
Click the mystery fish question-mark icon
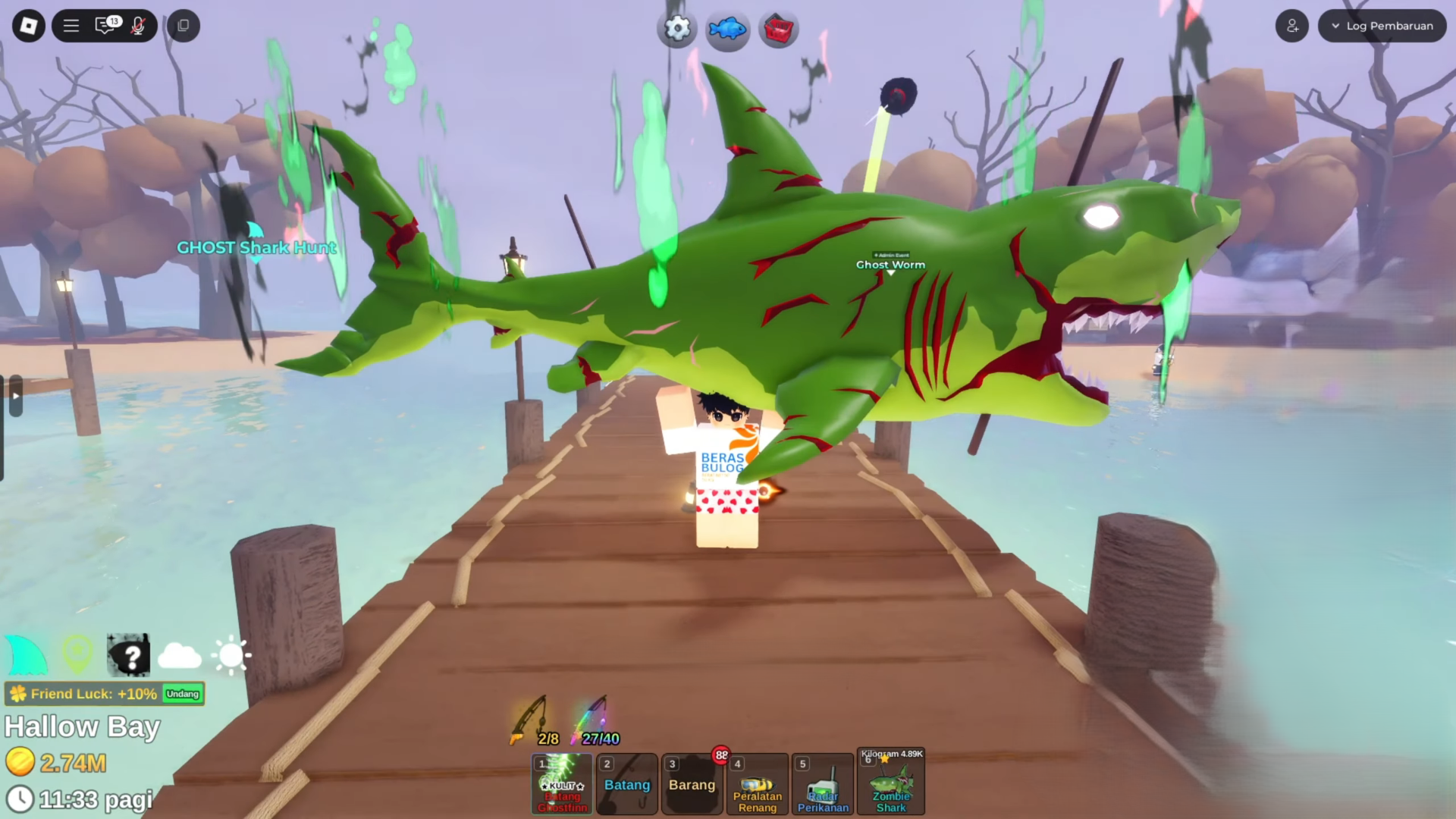coord(129,654)
